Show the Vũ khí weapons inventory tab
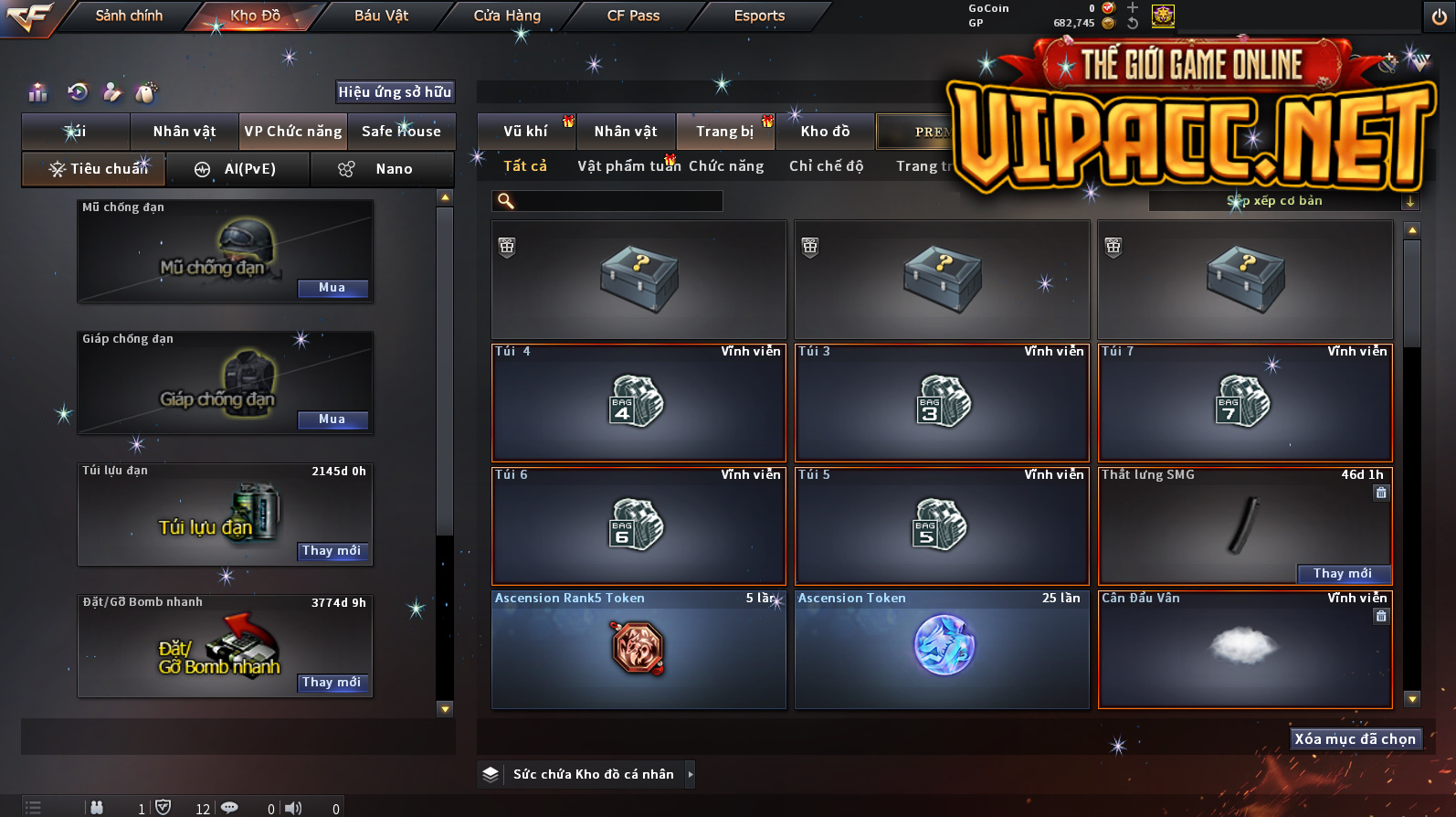1456x817 pixels. (525, 131)
